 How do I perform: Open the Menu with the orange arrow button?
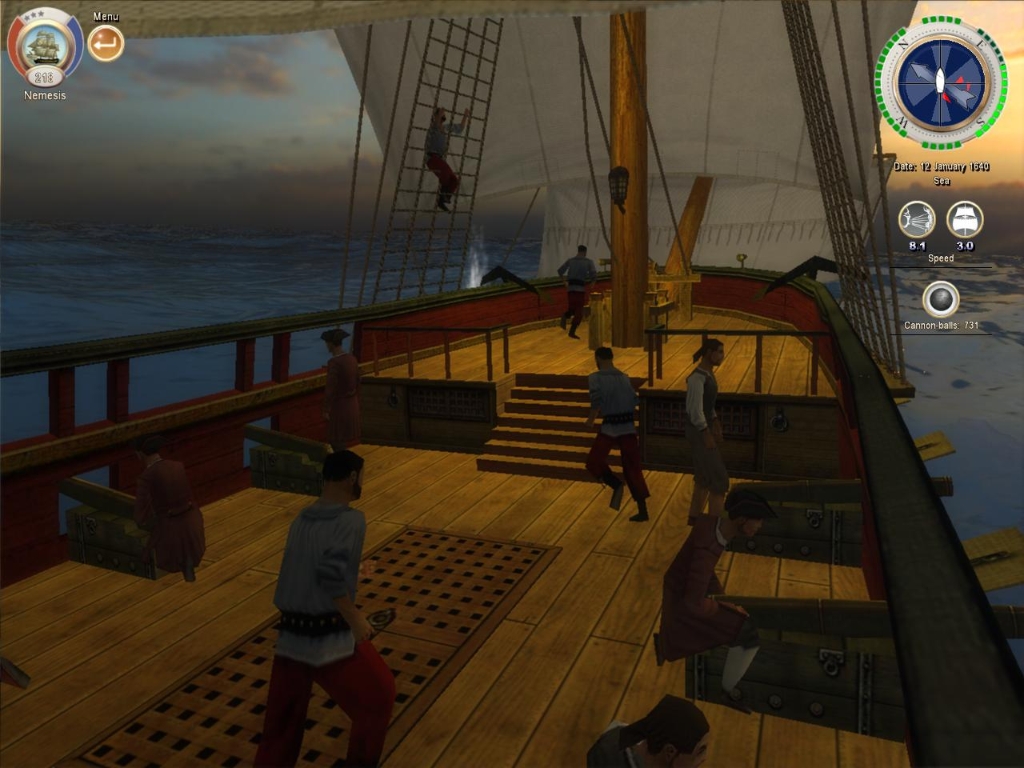(x=106, y=43)
